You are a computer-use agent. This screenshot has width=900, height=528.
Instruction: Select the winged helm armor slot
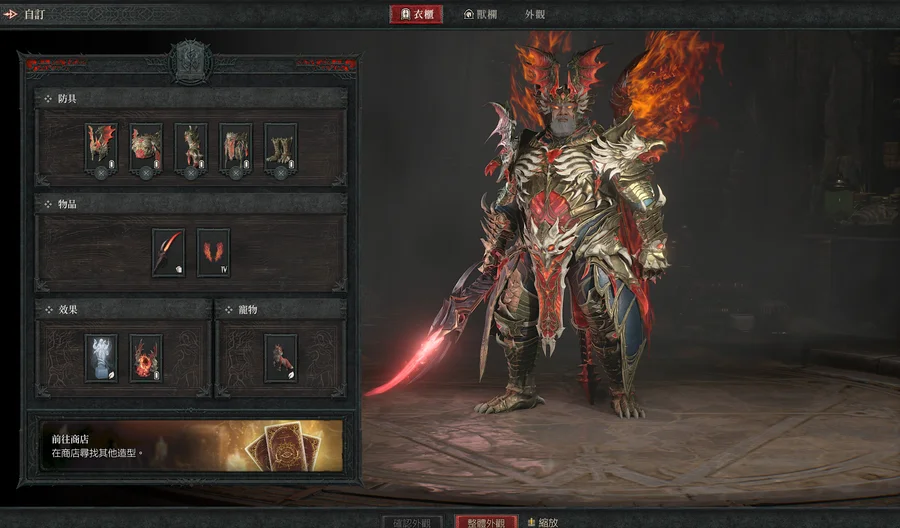(x=101, y=147)
